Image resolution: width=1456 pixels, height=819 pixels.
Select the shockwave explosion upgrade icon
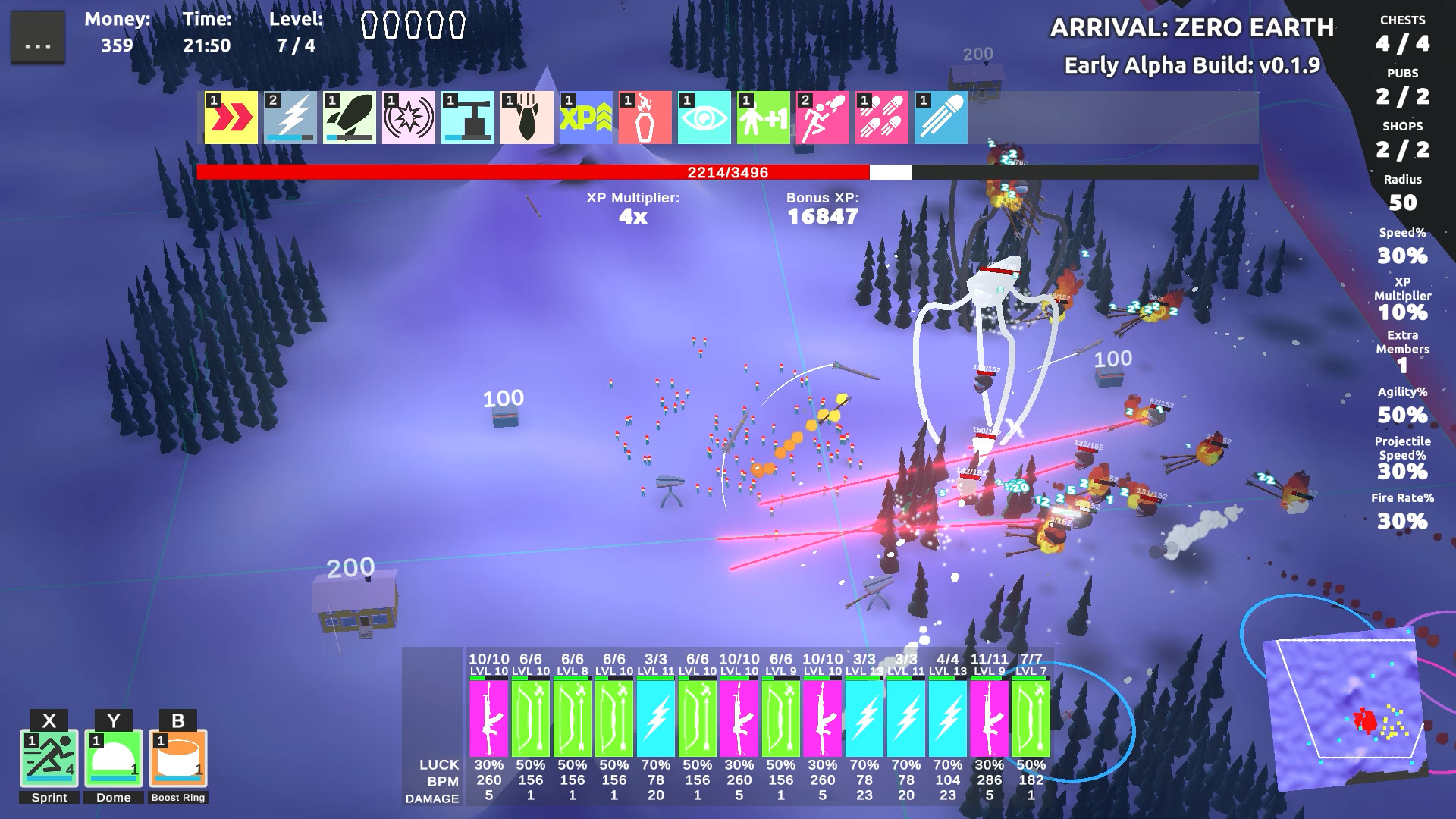coord(409,118)
